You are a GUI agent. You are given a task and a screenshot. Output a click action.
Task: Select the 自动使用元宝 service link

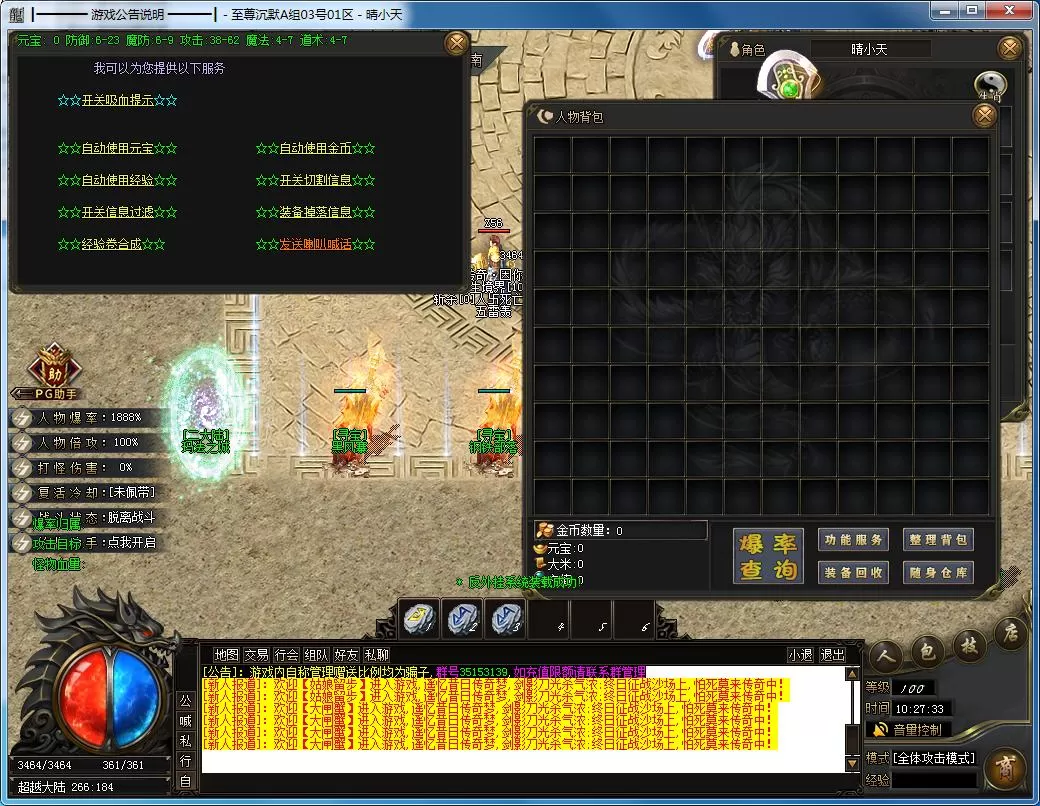pyautogui.click(x=117, y=148)
